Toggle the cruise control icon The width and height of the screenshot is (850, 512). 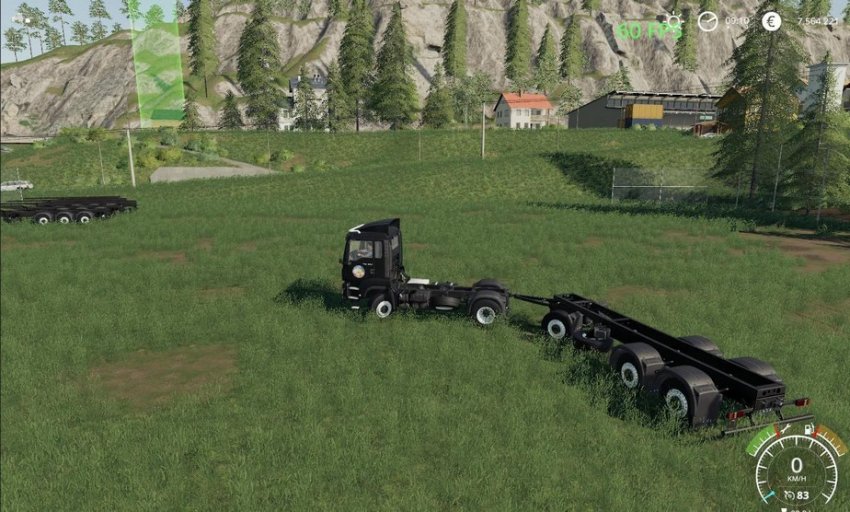789,494
